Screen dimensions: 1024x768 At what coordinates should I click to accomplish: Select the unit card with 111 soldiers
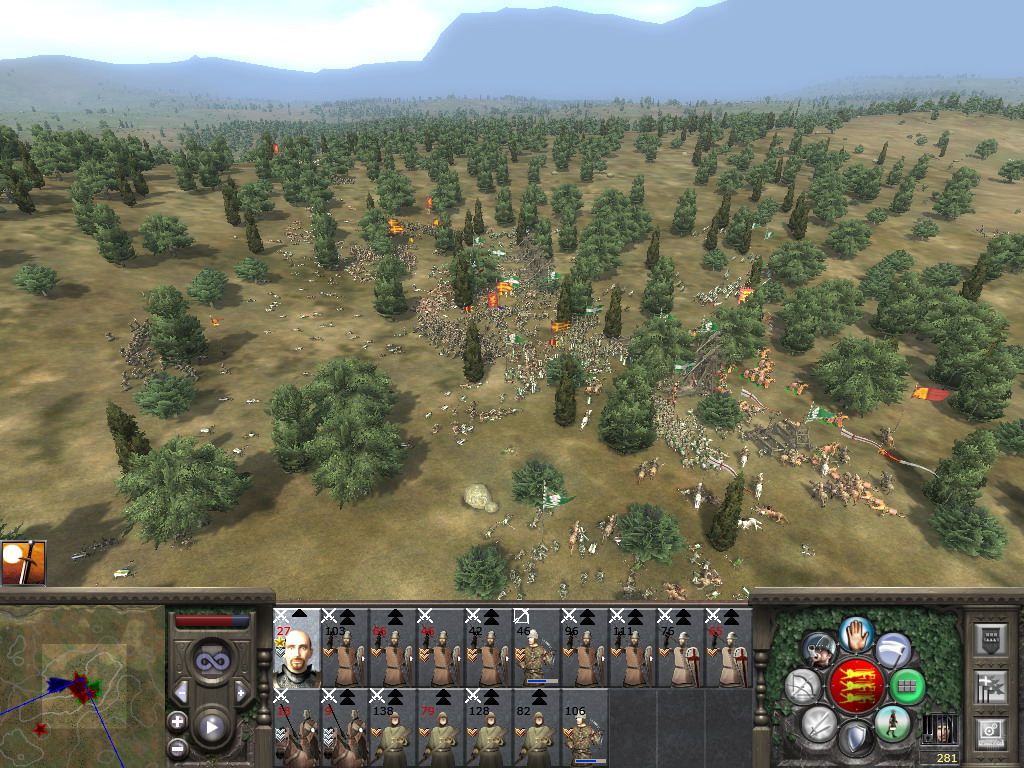(x=632, y=649)
